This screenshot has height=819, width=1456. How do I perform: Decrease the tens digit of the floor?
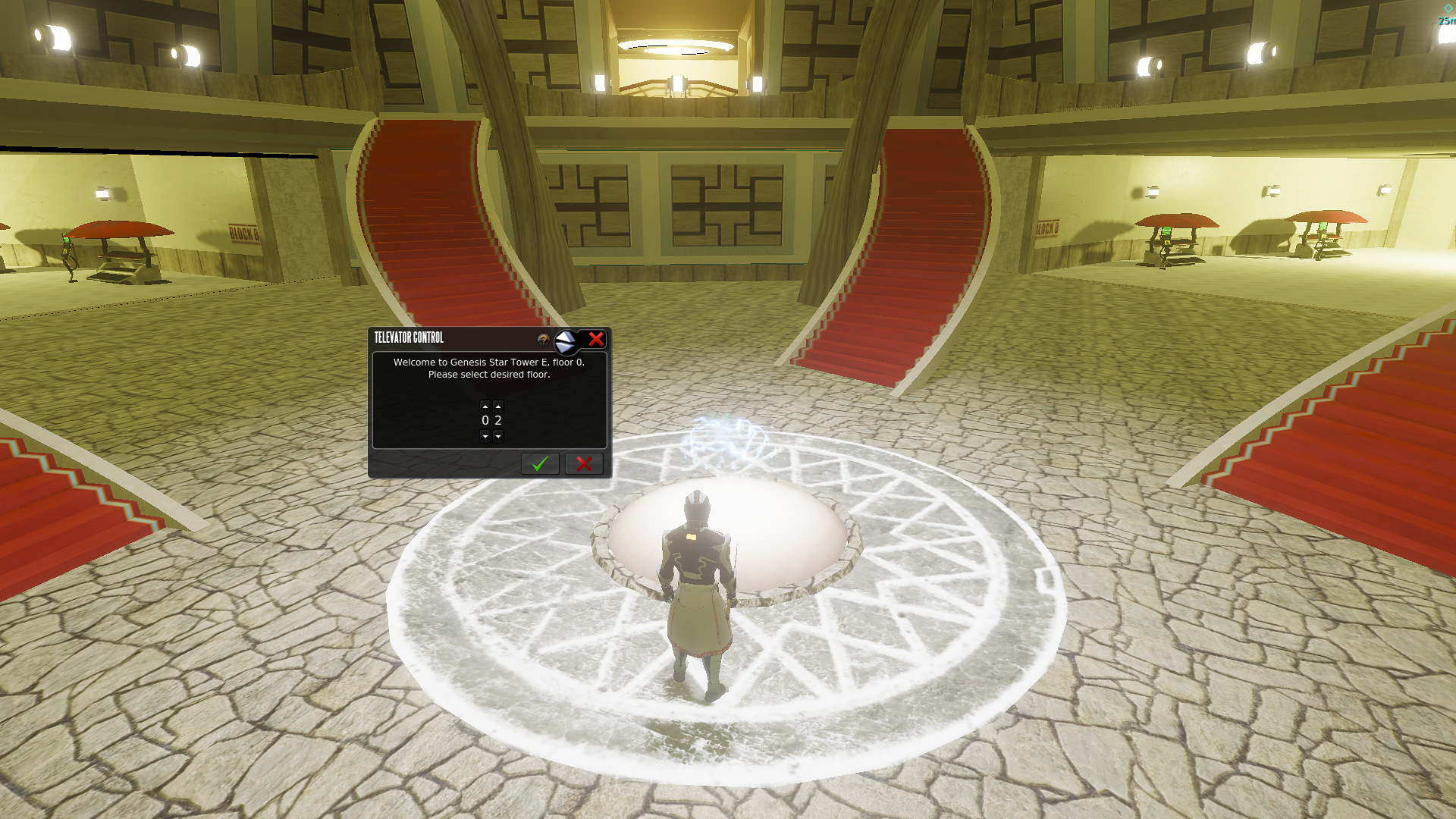(485, 436)
